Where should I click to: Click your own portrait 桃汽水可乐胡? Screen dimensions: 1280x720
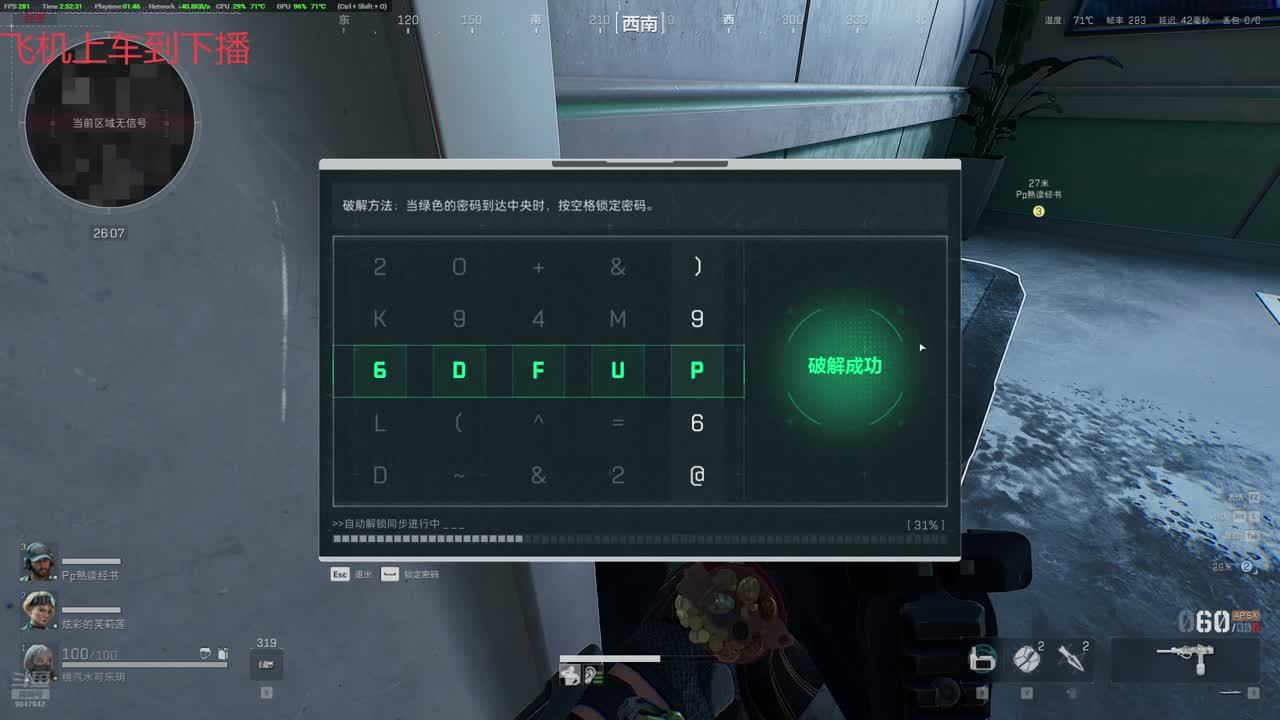pos(38,662)
